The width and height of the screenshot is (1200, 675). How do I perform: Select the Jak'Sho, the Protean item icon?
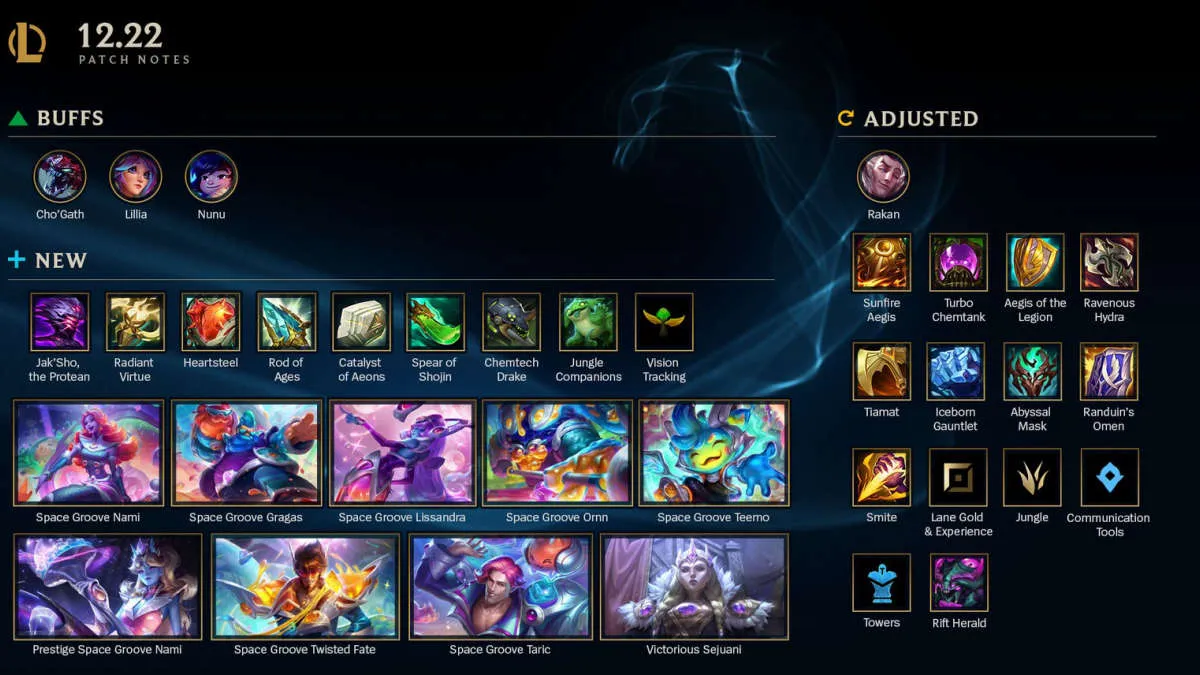tap(60, 322)
